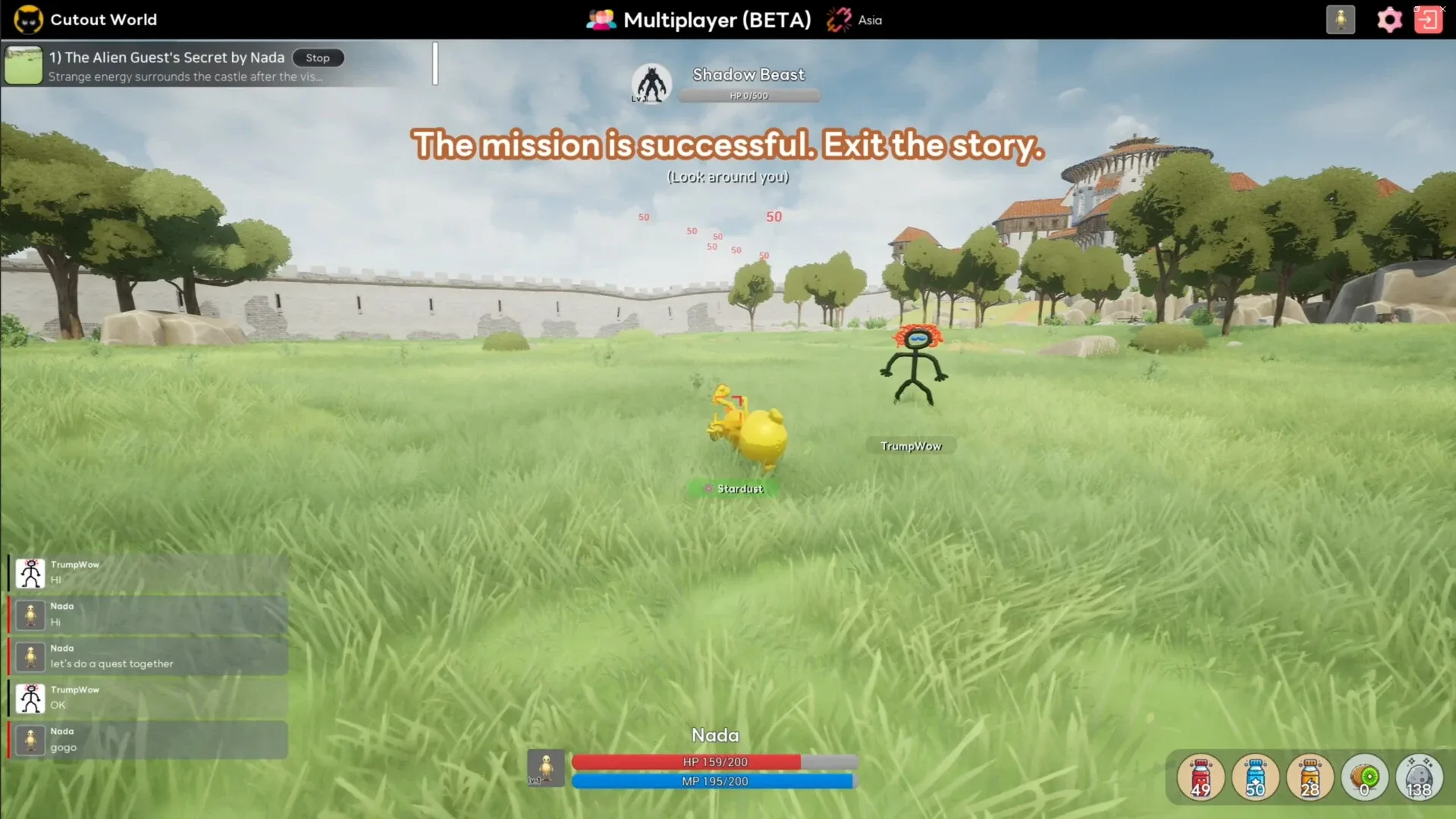
Task: Open the Asia region selector
Action: (854, 20)
